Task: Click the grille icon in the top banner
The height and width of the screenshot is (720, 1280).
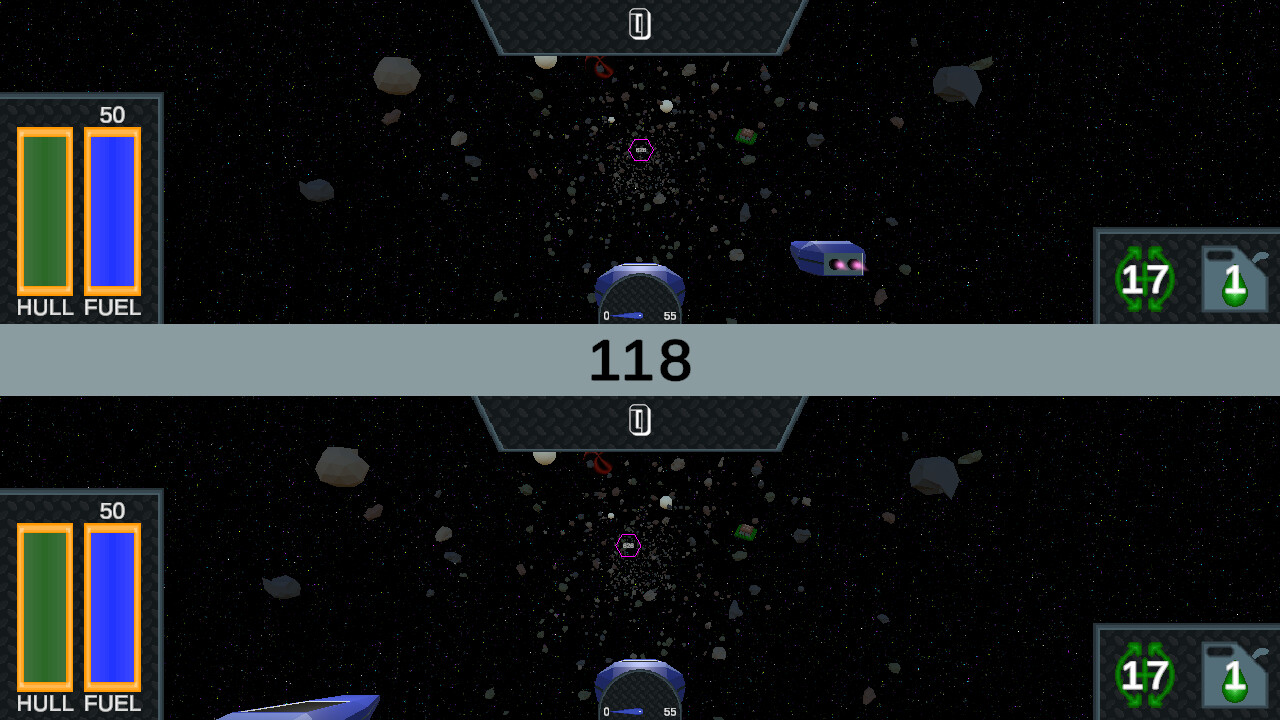Action: 640,25
